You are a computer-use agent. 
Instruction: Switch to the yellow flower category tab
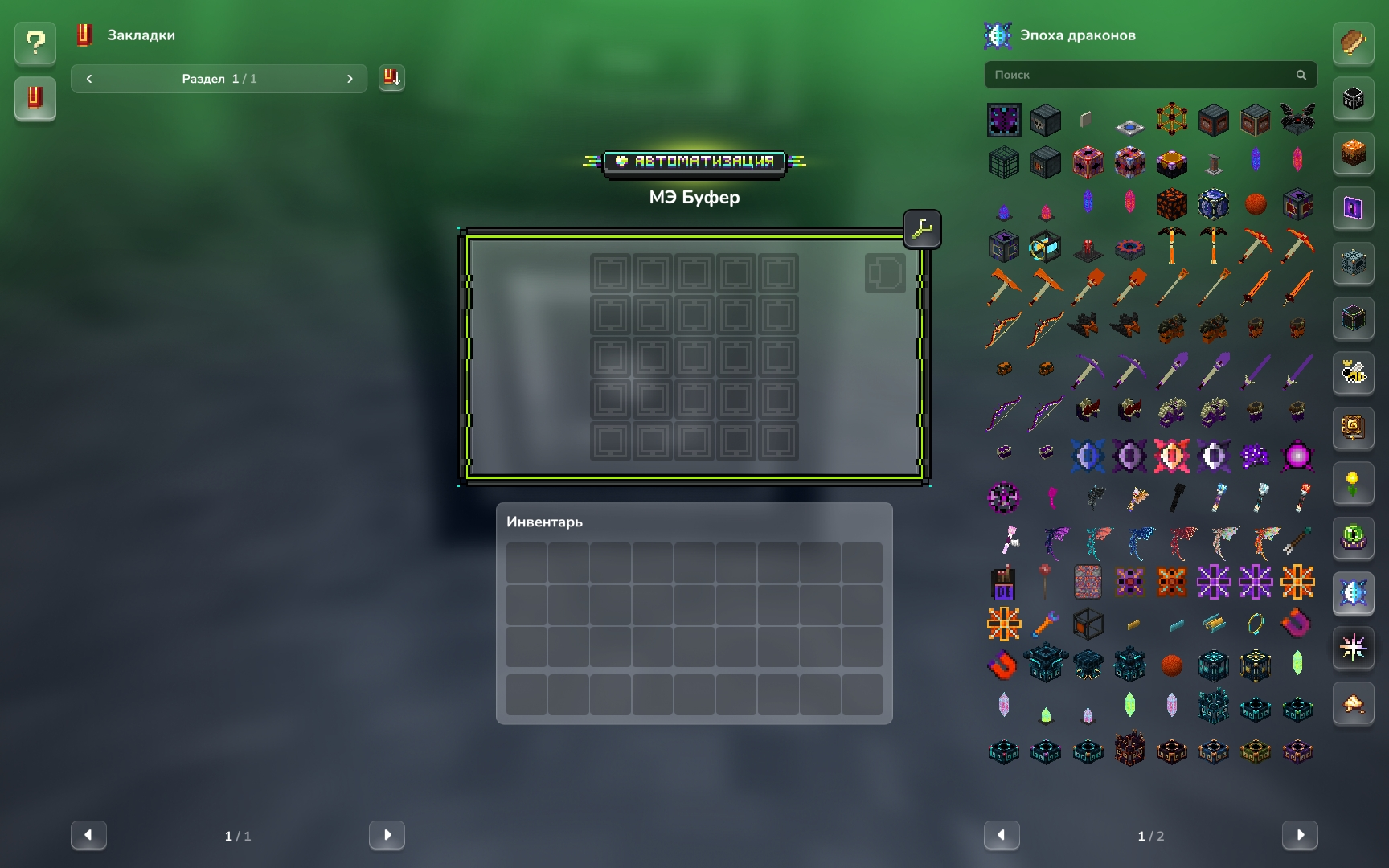point(1354,483)
